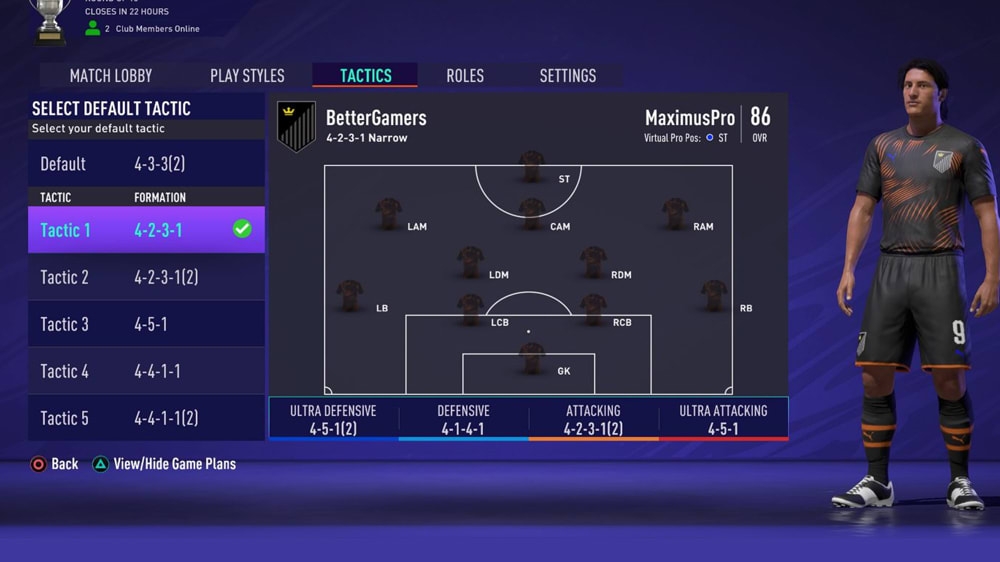Select the Ultra Defensive game plan

(x=333, y=419)
